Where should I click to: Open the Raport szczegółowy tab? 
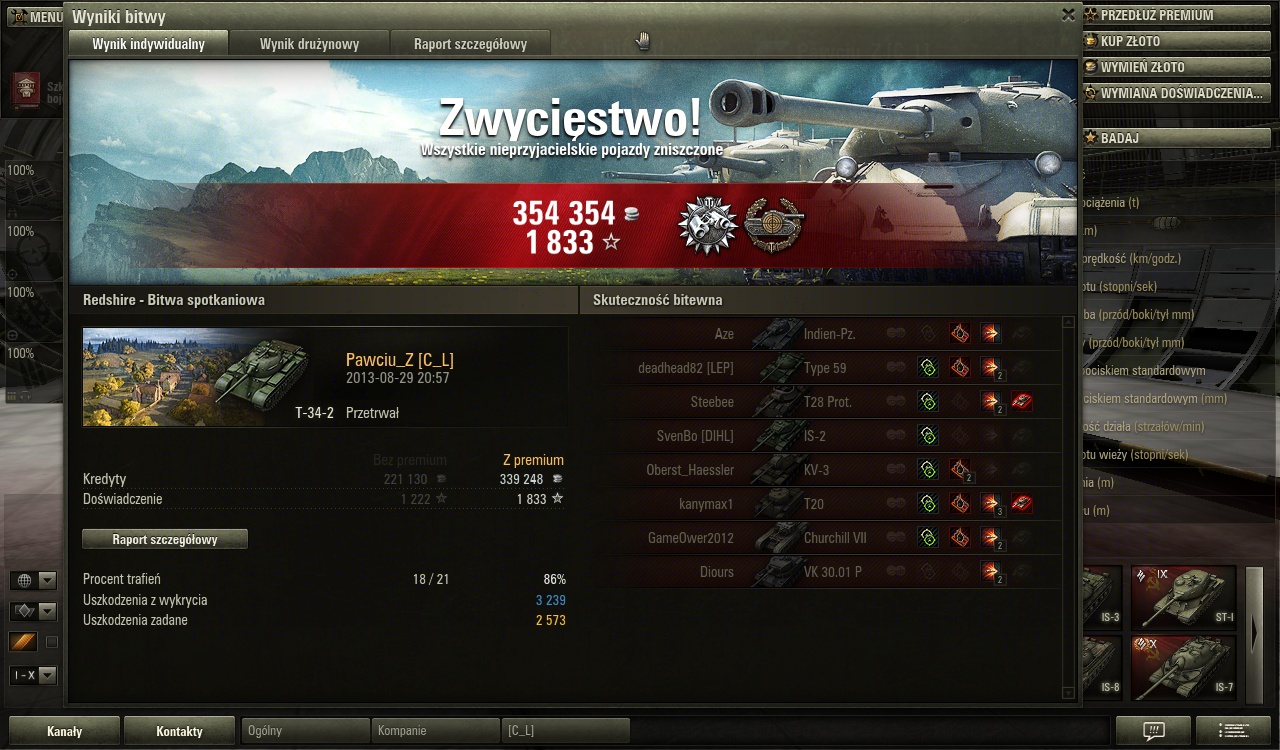coord(469,44)
